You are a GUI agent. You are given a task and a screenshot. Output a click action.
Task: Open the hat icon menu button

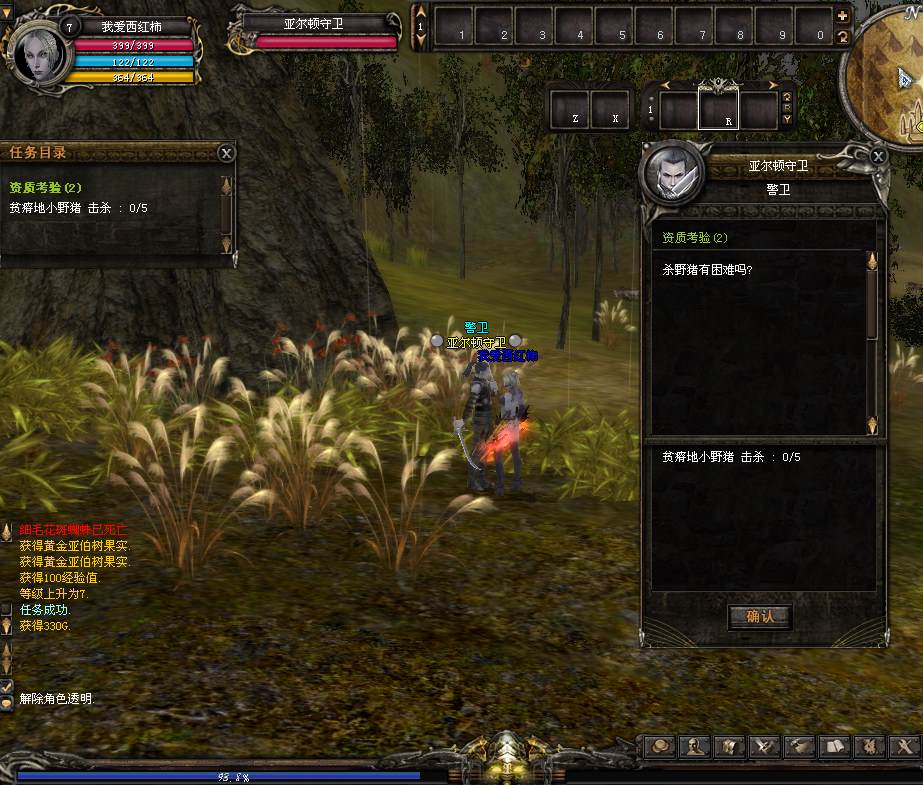[660, 746]
